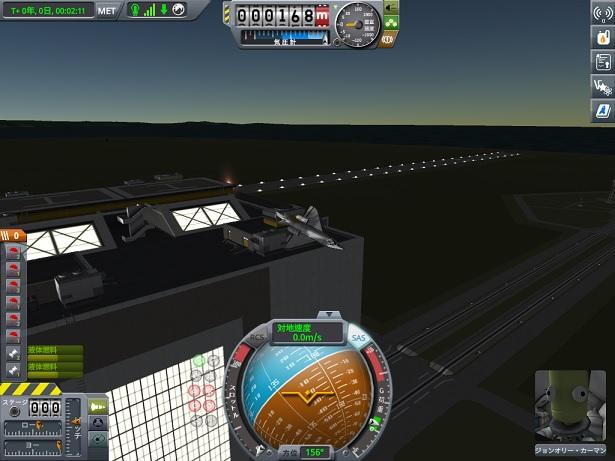Open Jebediah Kerman's crew portrait
This screenshot has width=615, height=461.
572,407
